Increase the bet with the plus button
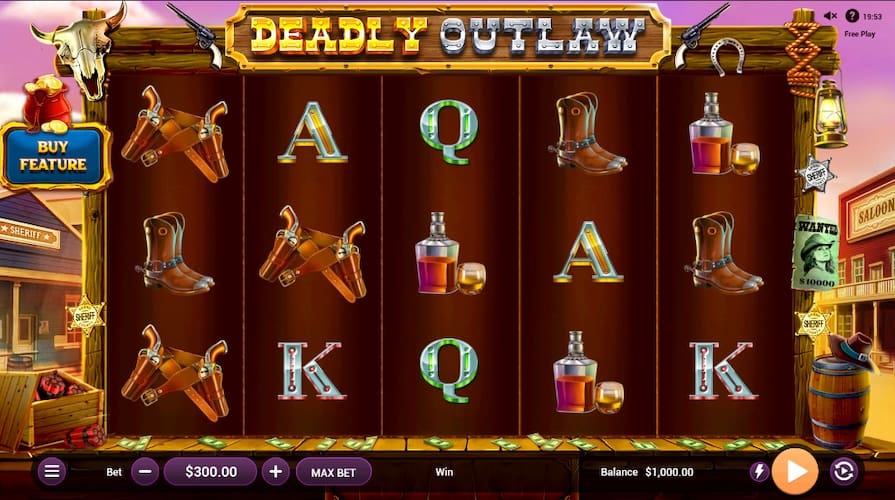Viewport: 895px width, 500px height. click(276, 471)
